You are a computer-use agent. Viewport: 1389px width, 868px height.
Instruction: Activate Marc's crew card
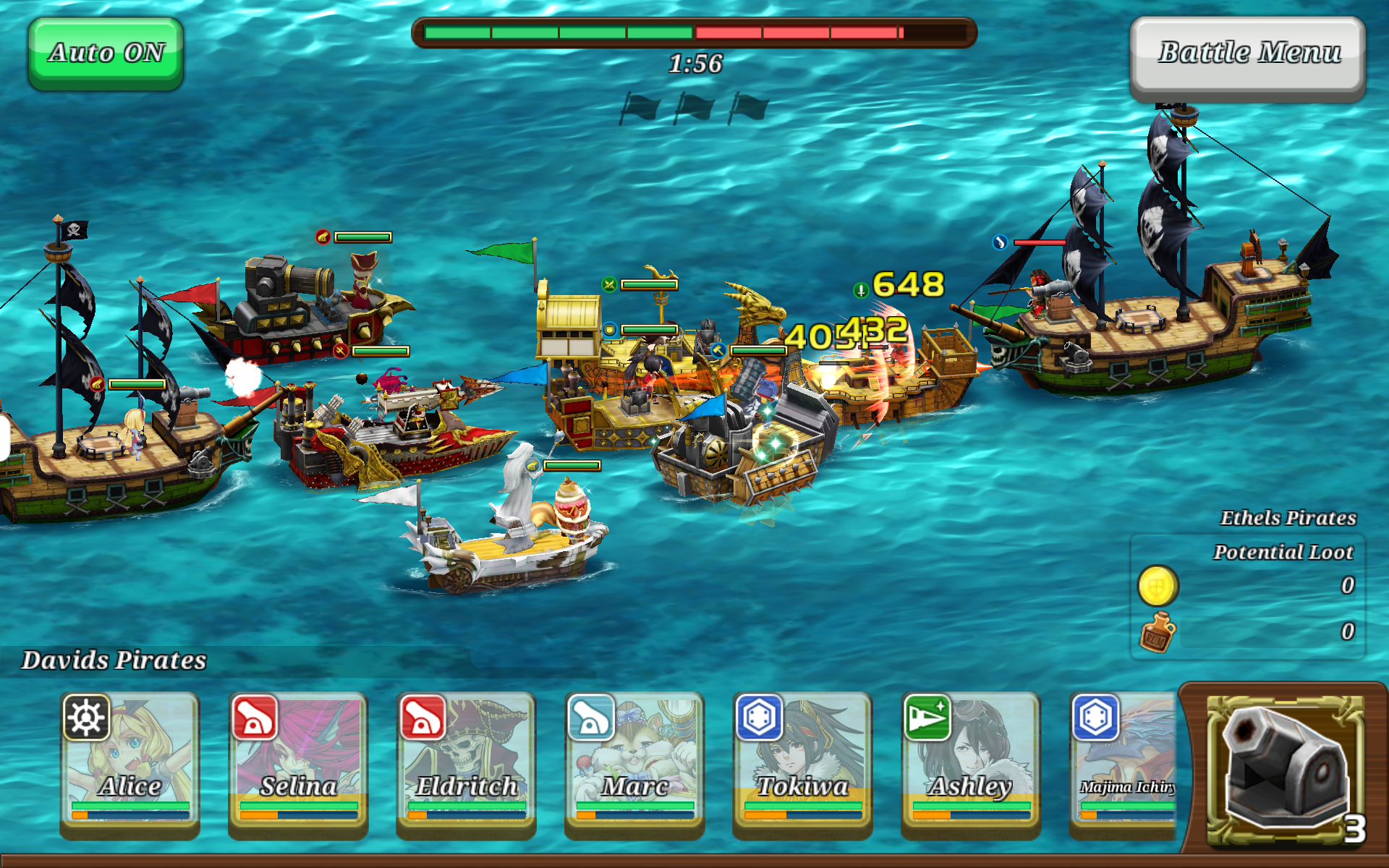coord(634,762)
